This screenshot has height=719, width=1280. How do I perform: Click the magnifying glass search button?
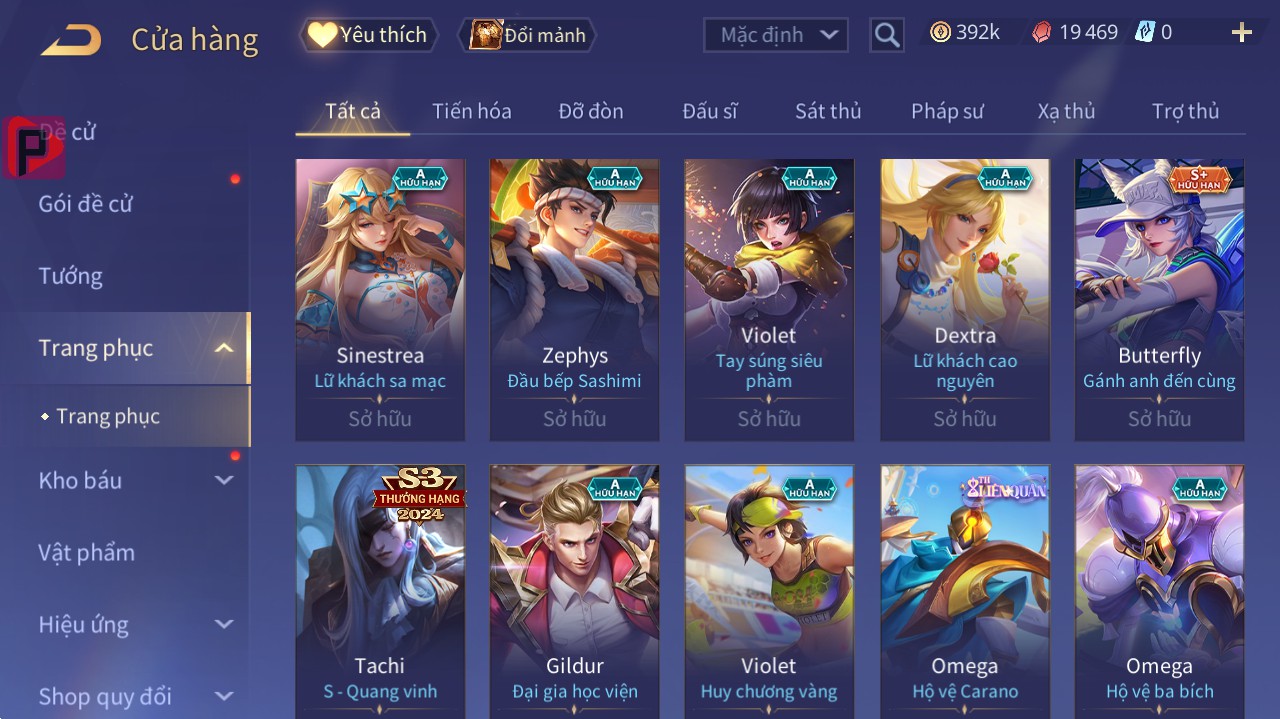pos(886,35)
